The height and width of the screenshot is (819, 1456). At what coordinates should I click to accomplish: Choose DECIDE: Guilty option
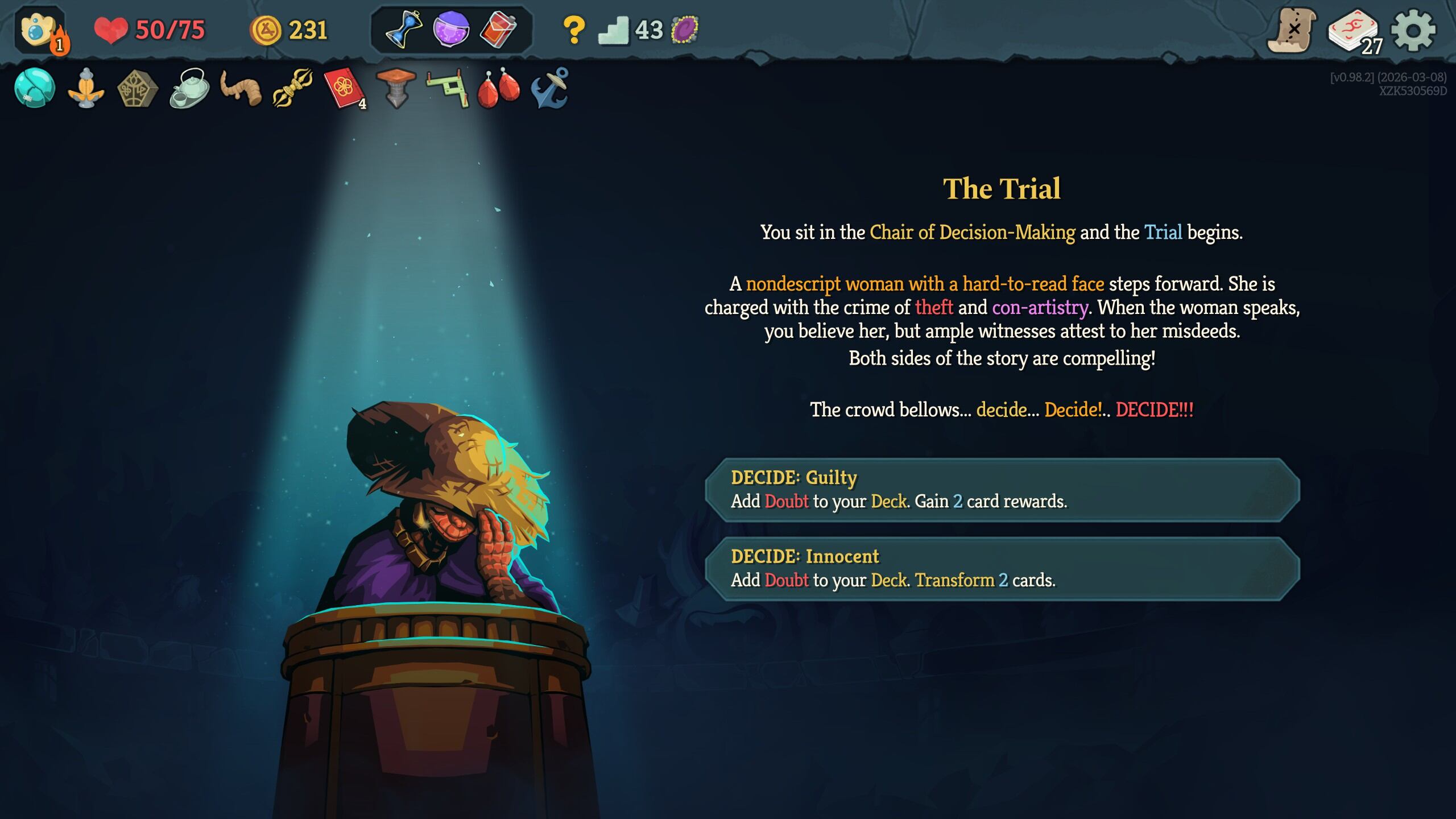tap(1002, 490)
